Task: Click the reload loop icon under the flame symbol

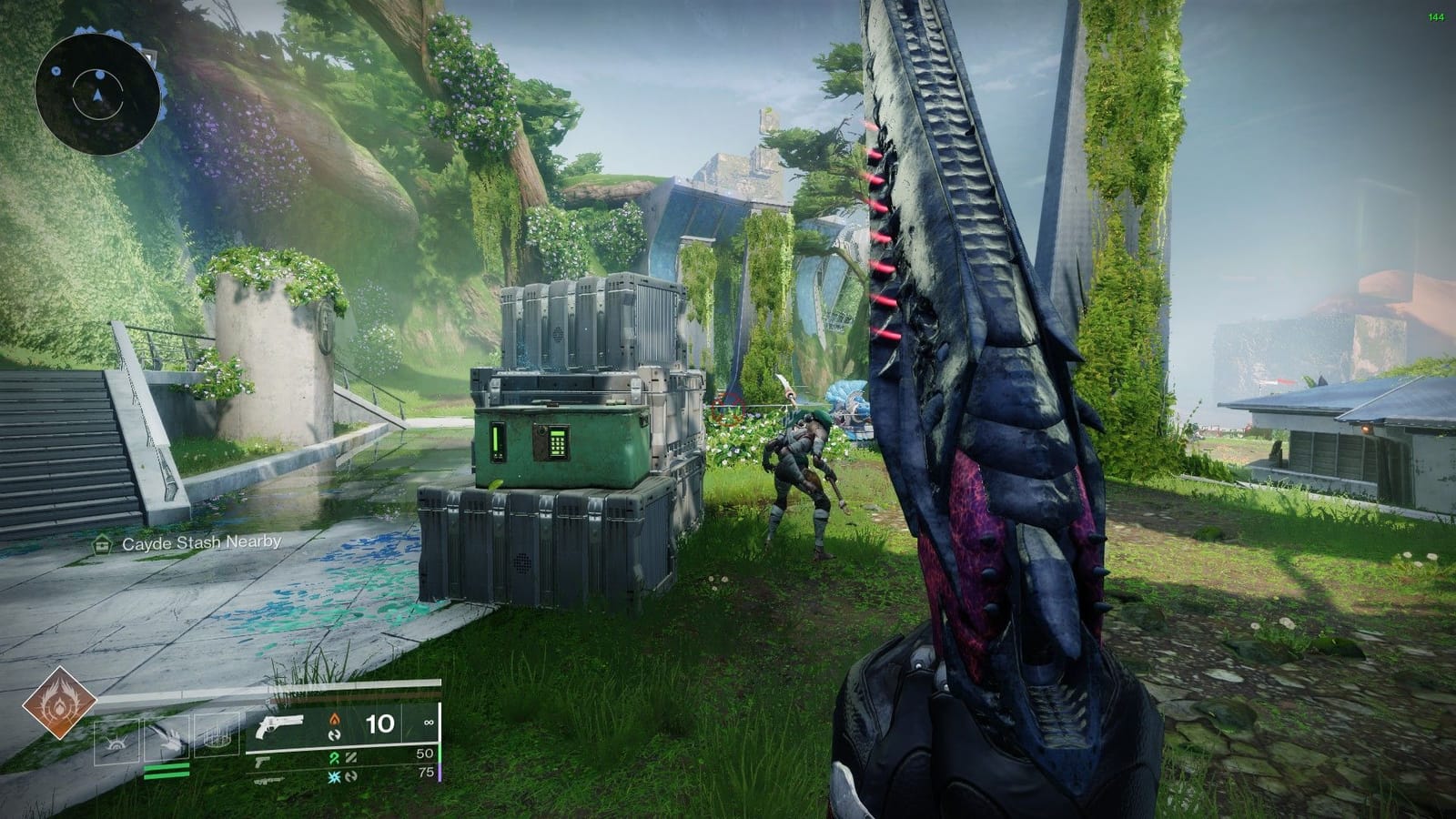Action: (x=336, y=736)
